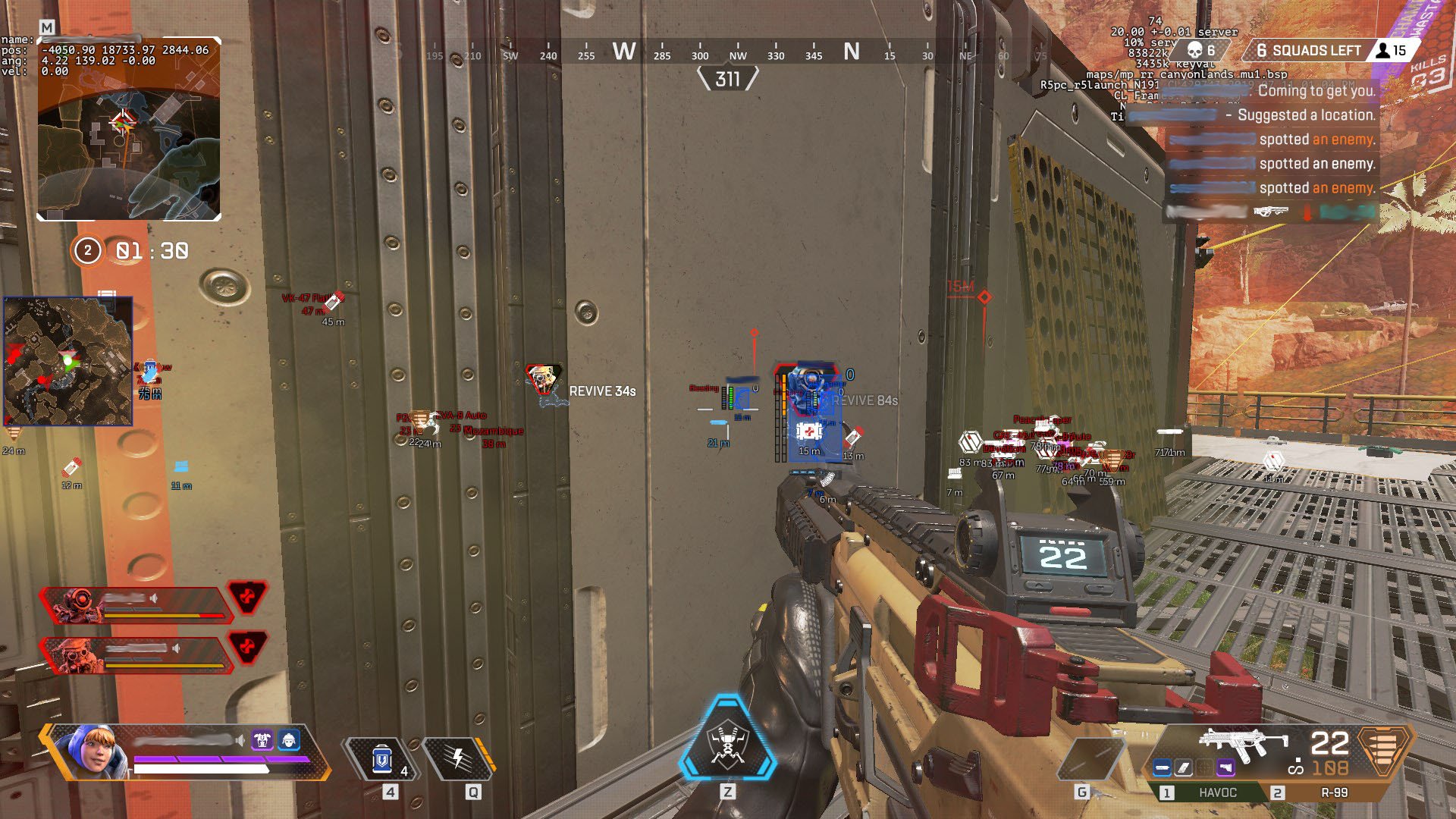Select the HAVOC weapon slot
The width and height of the screenshot is (1456, 819).
[1216, 792]
